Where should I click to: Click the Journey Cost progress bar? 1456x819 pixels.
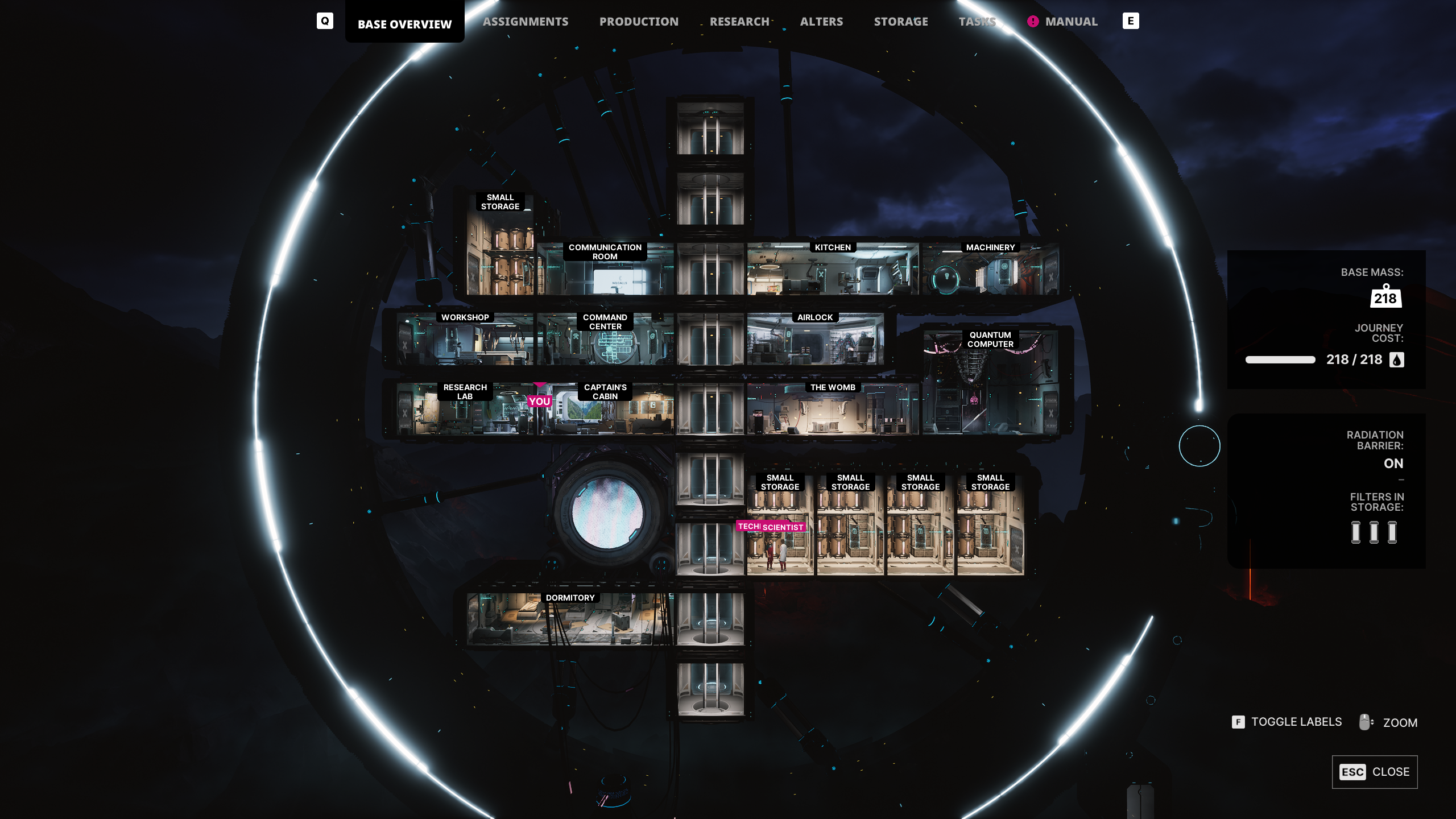coord(1279,359)
